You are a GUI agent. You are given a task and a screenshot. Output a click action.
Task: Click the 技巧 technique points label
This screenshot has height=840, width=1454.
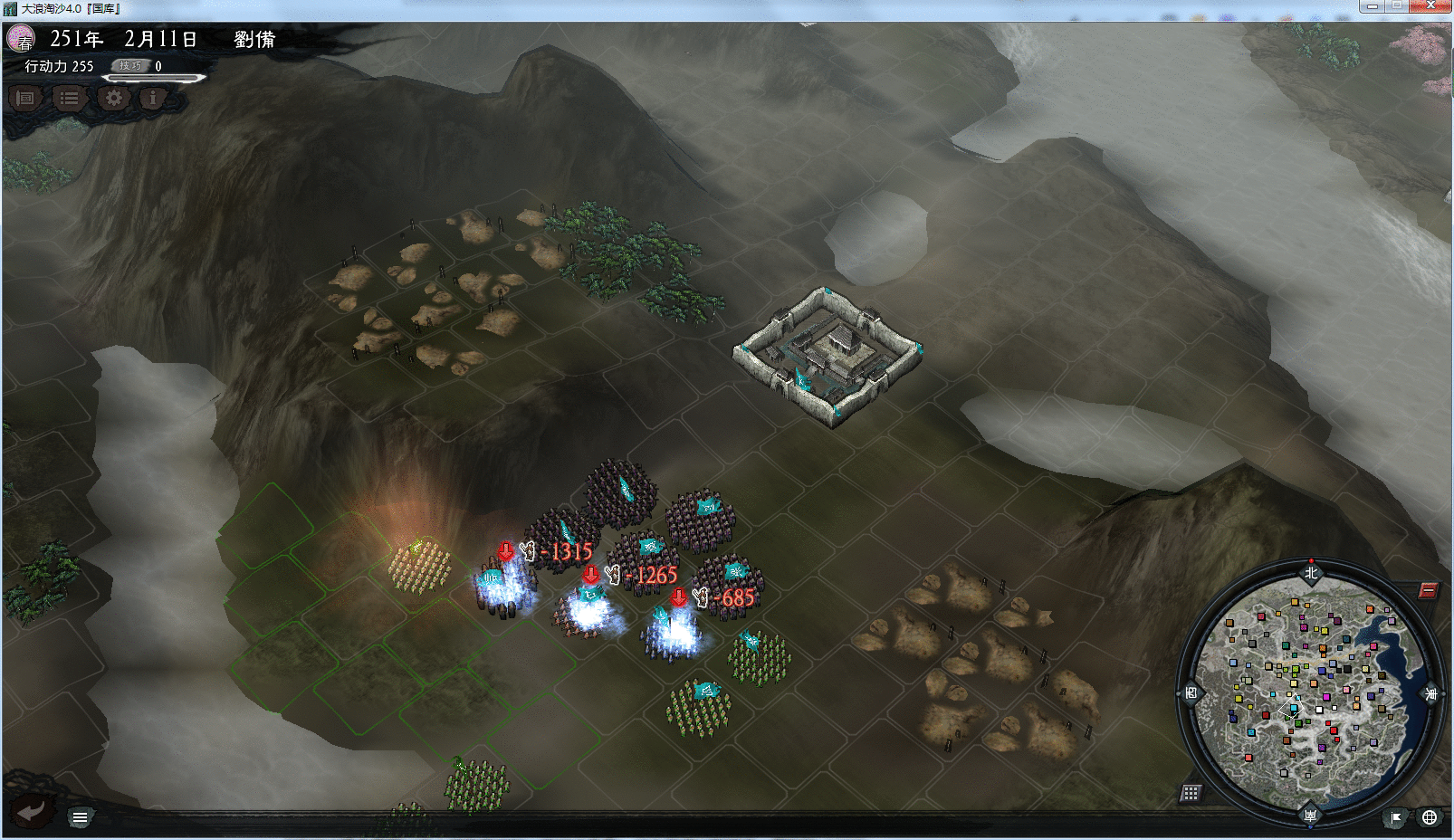point(130,66)
